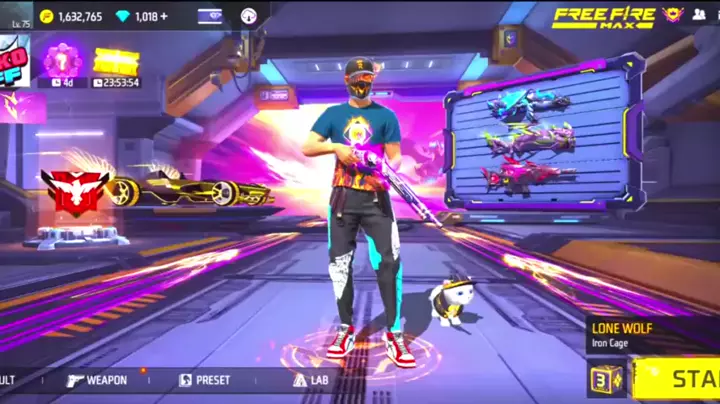This screenshot has width=720, height=404.
Task: Tap the cloud download icon
Action: tap(249, 16)
